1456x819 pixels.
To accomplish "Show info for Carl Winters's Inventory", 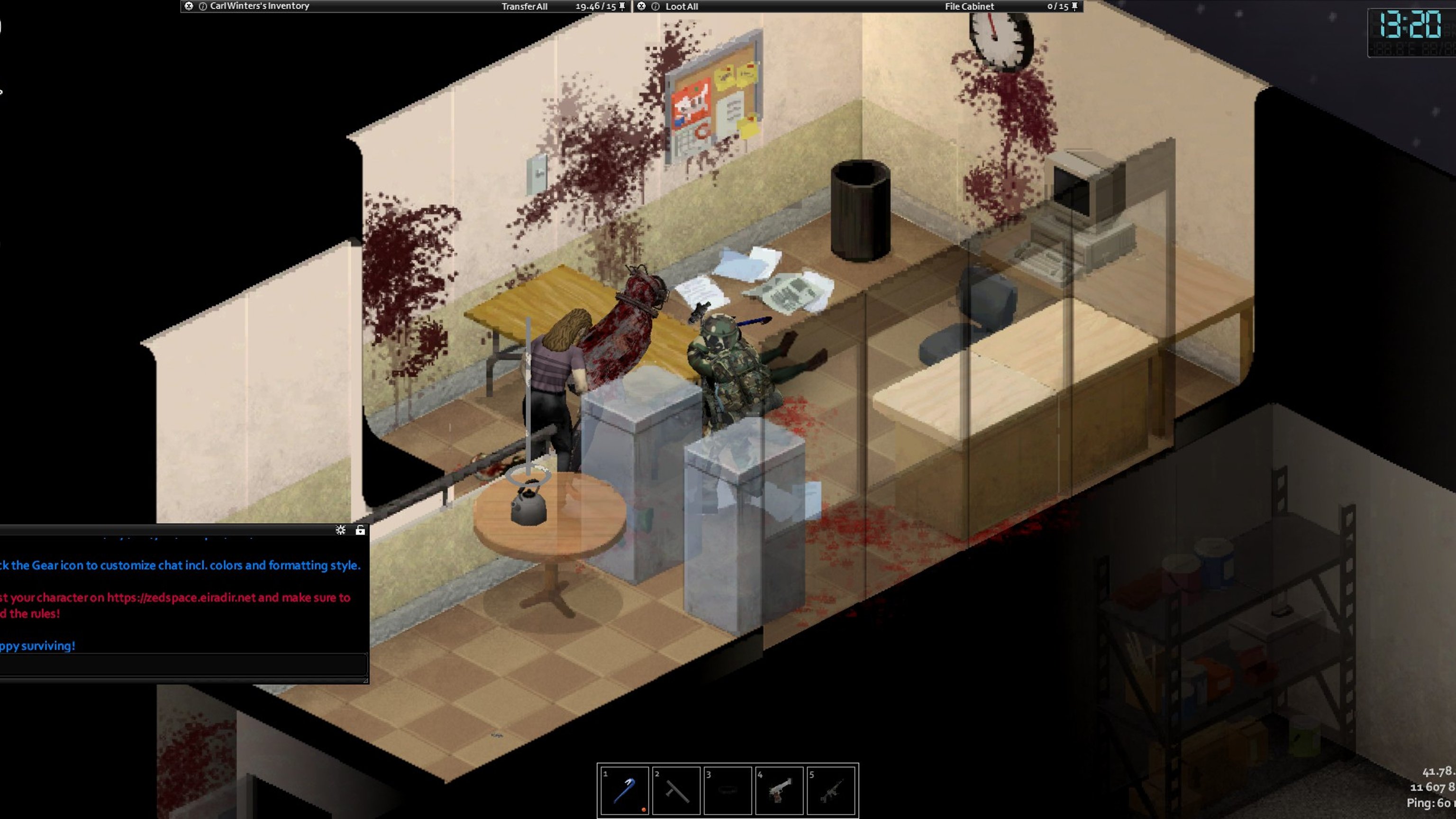I will pyautogui.click(x=202, y=6).
